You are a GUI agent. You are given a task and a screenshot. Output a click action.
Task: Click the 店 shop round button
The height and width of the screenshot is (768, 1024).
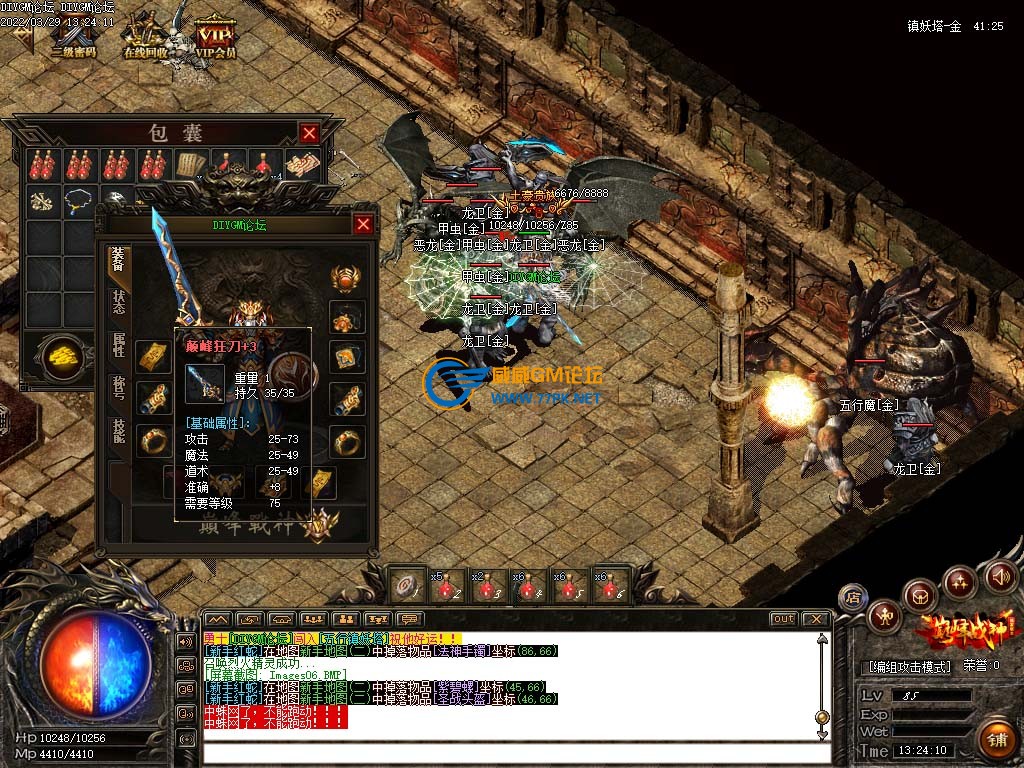[x=852, y=597]
